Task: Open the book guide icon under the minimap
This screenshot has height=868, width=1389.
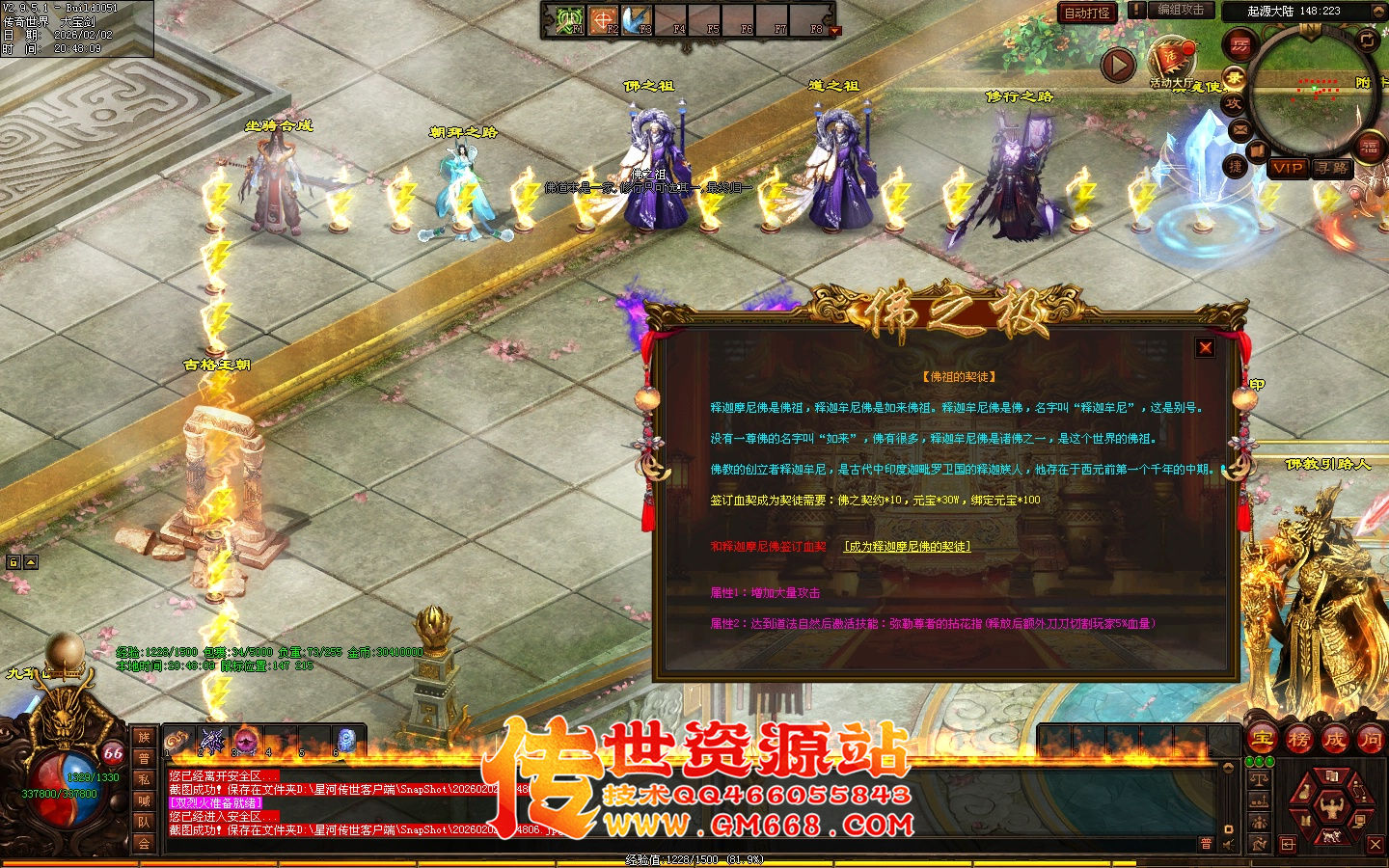Action: (1256, 149)
